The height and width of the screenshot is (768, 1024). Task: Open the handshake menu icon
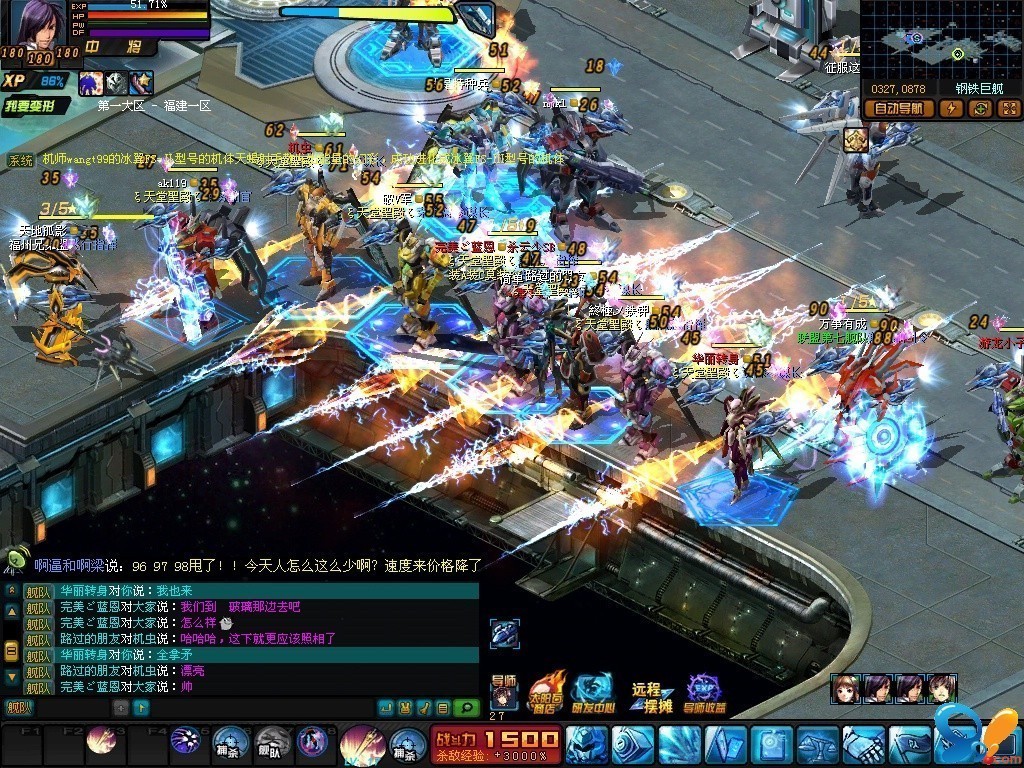tap(862, 745)
